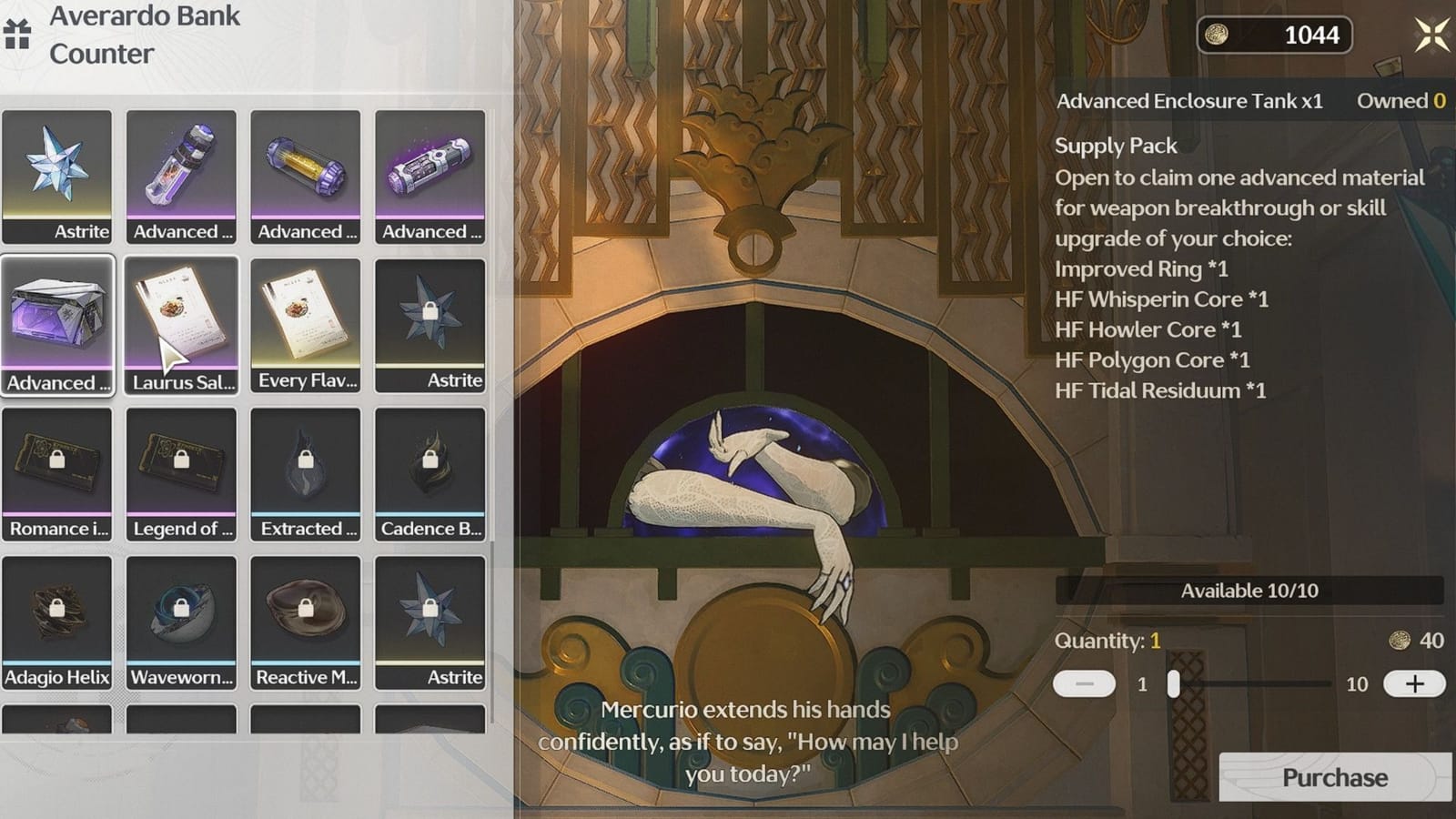Screen dimensions: 1456x819
Task: Open the Advanced Enclosure Tank supply pack
Action: (x=59, y=323)
